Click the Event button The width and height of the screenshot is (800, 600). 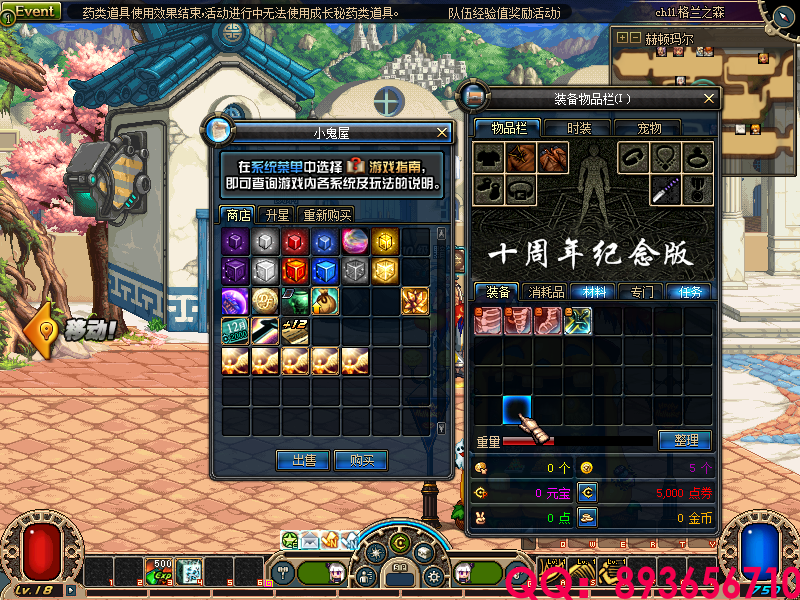pyautogui.click(x=37, y=11)
